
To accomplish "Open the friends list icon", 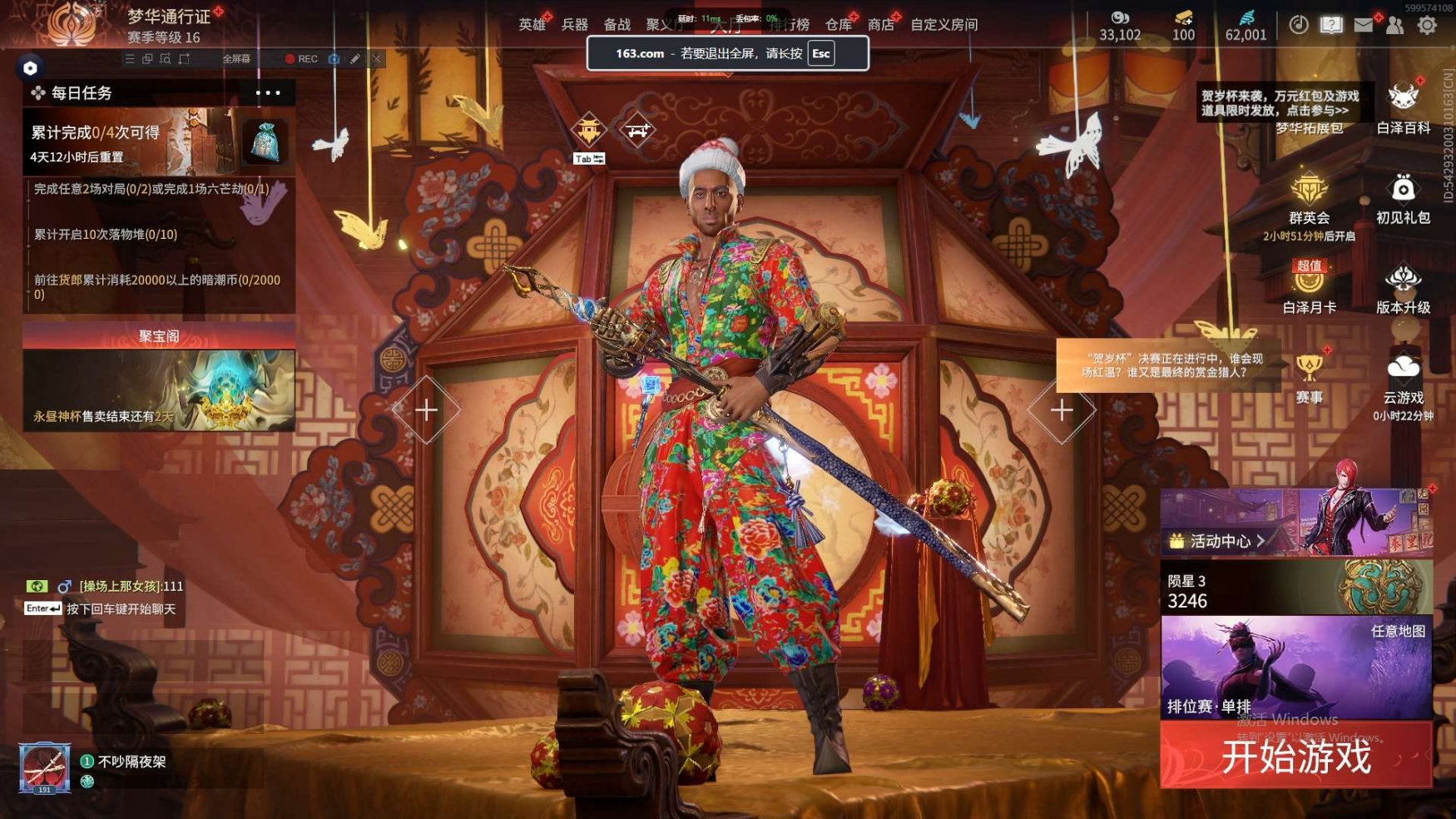I will pos(1395,25).
